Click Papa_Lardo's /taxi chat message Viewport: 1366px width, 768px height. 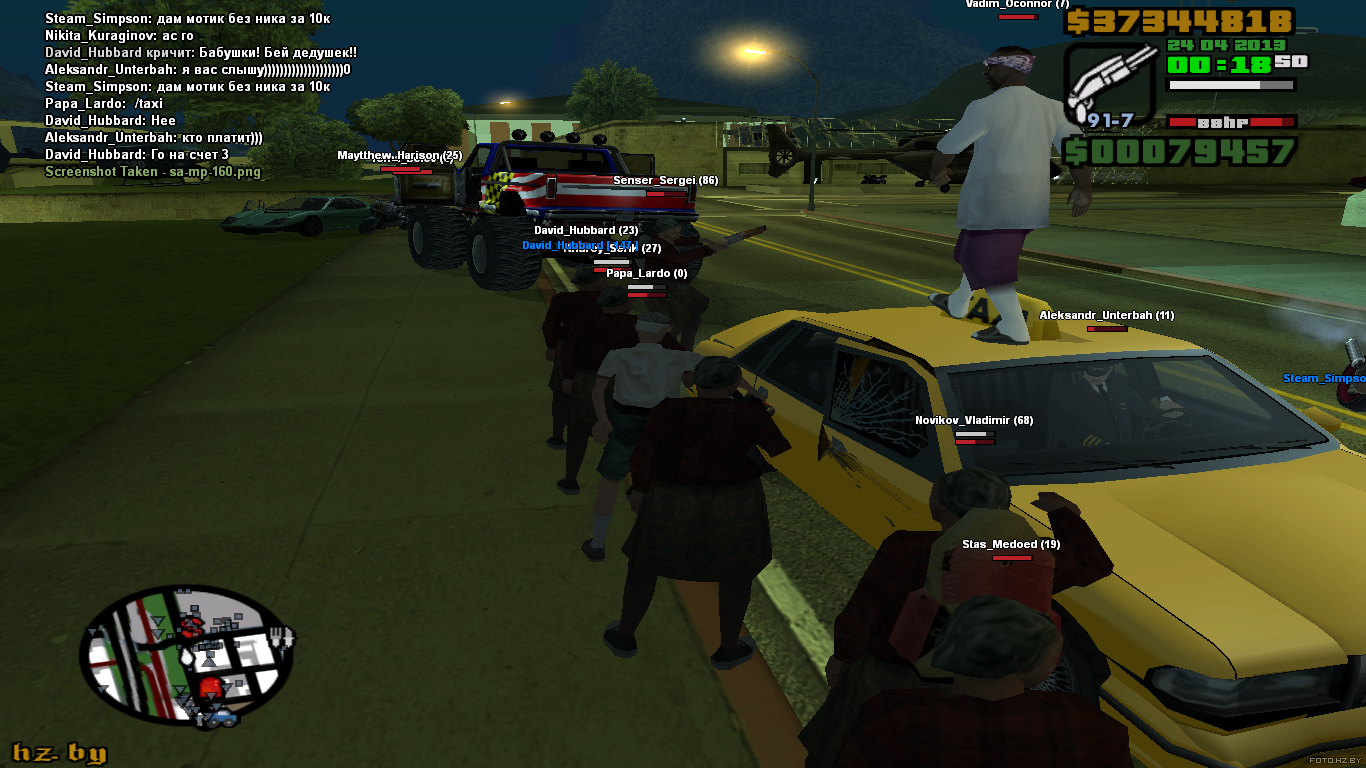click(x=104, y=104)
